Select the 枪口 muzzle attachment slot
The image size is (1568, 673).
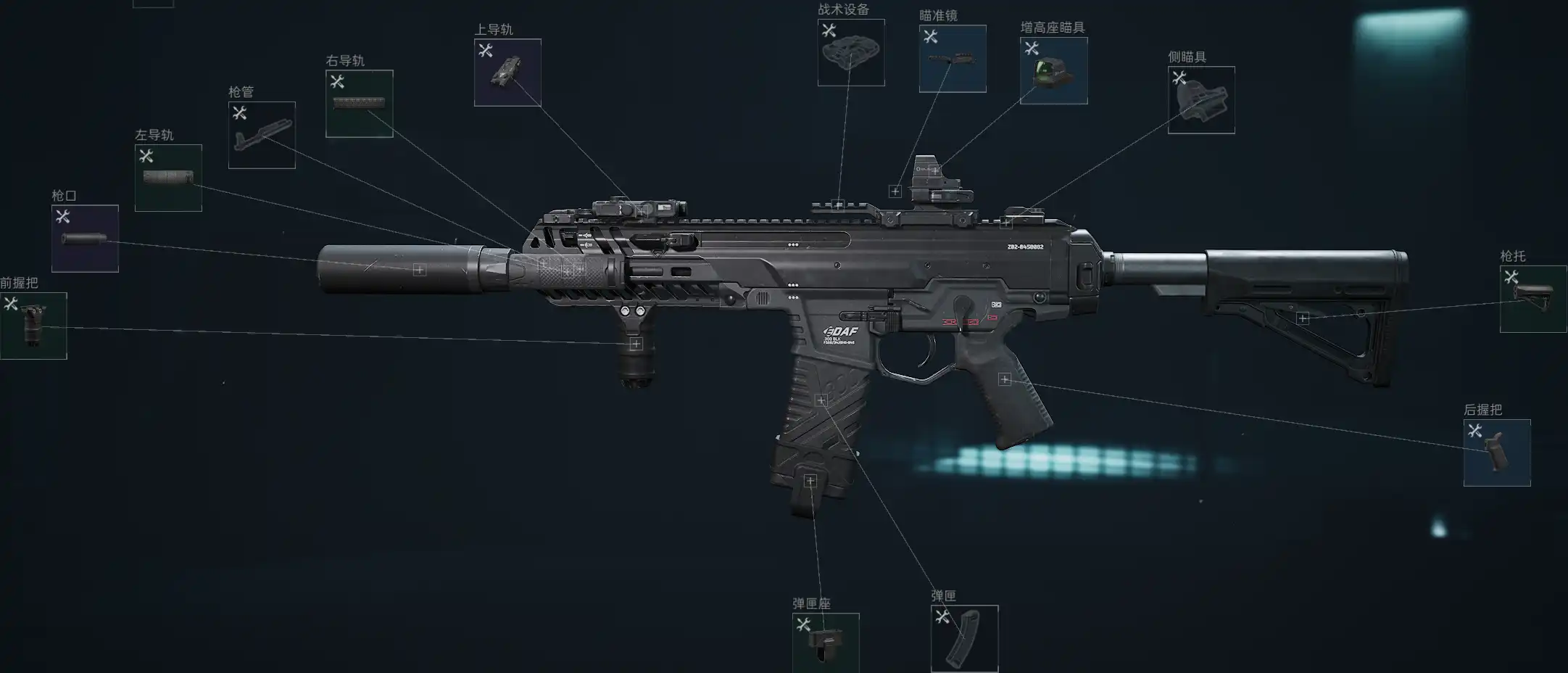(85, 239)
